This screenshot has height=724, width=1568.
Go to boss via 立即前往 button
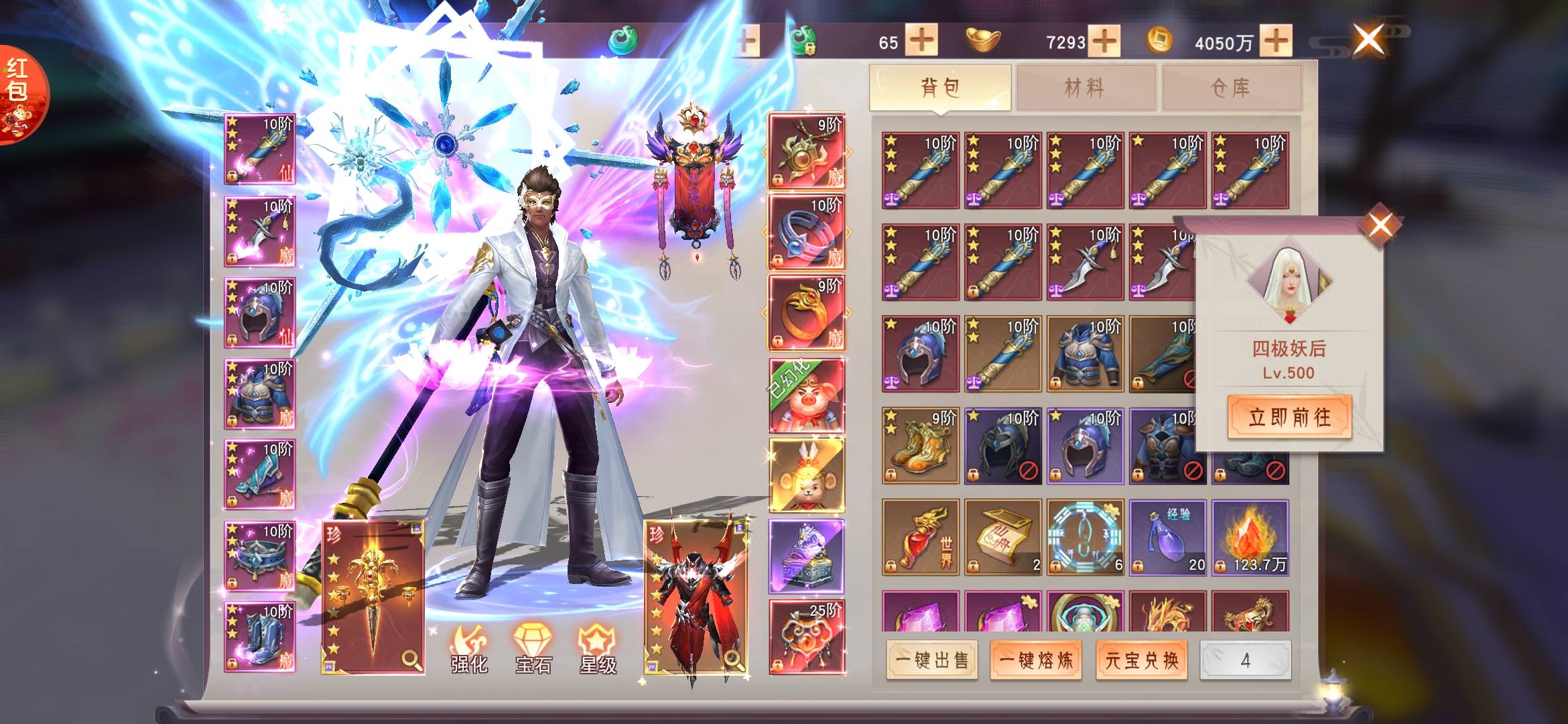coord(1289,417)
